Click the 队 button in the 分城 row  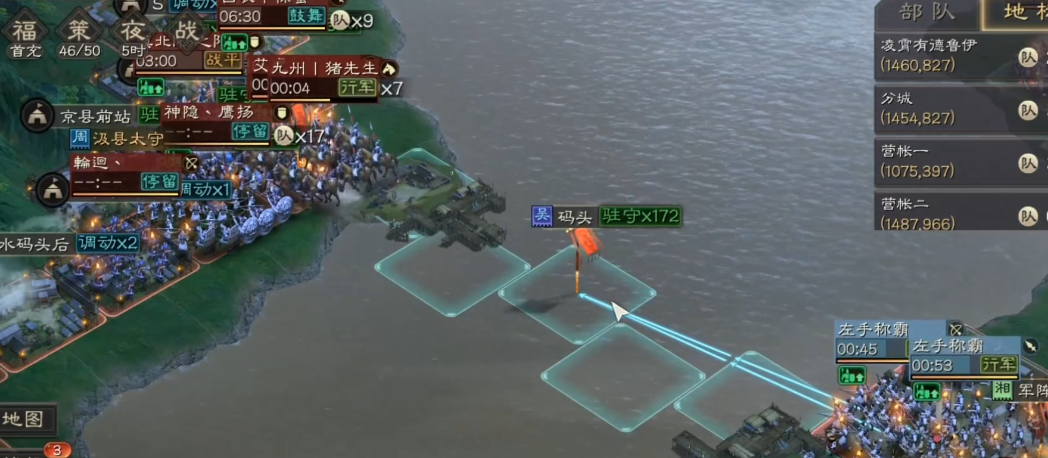[x=1027, y=109]
